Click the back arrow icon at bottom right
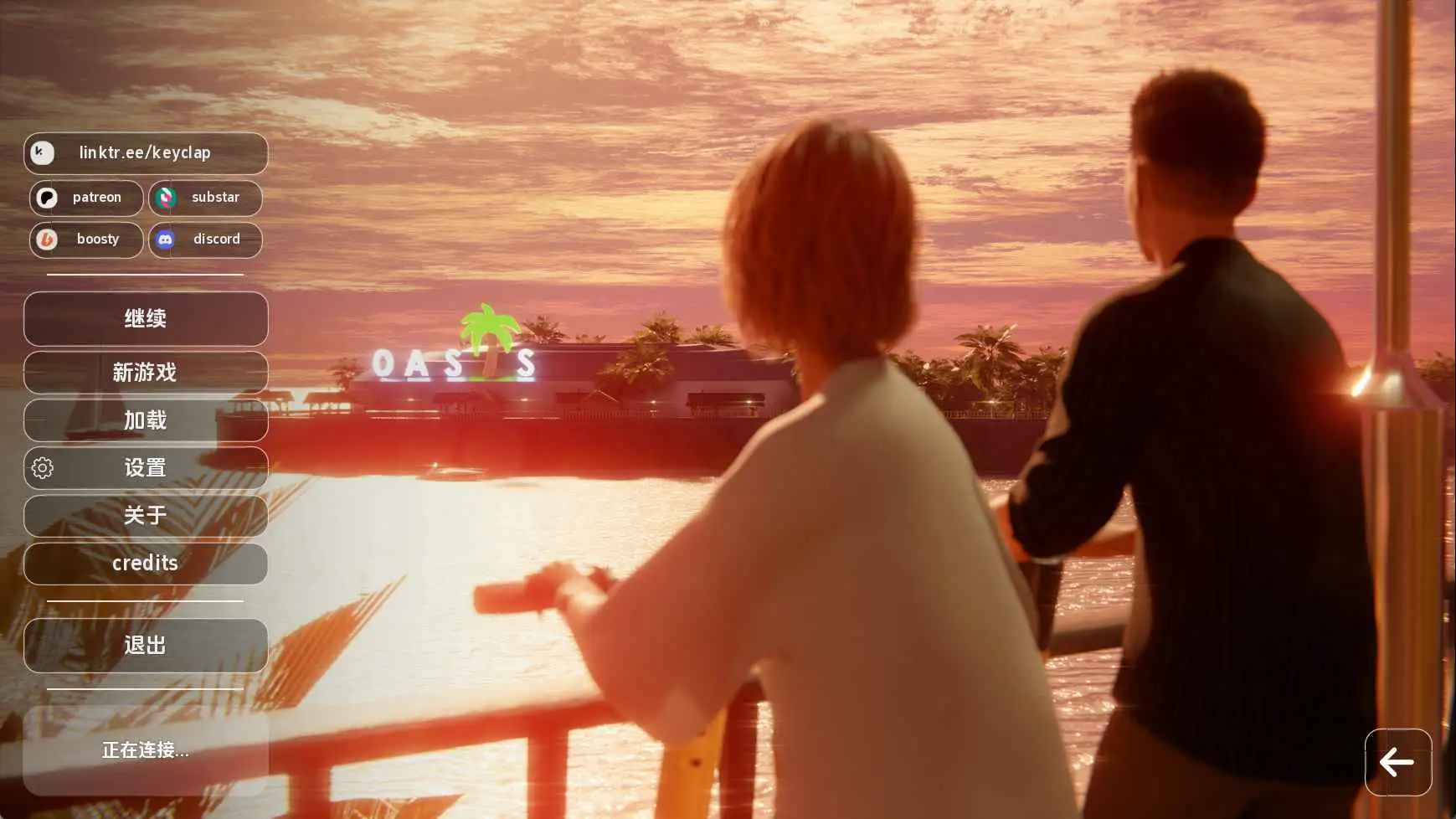This screenshot has height=819, width=1456. [x=1397, y=763]
